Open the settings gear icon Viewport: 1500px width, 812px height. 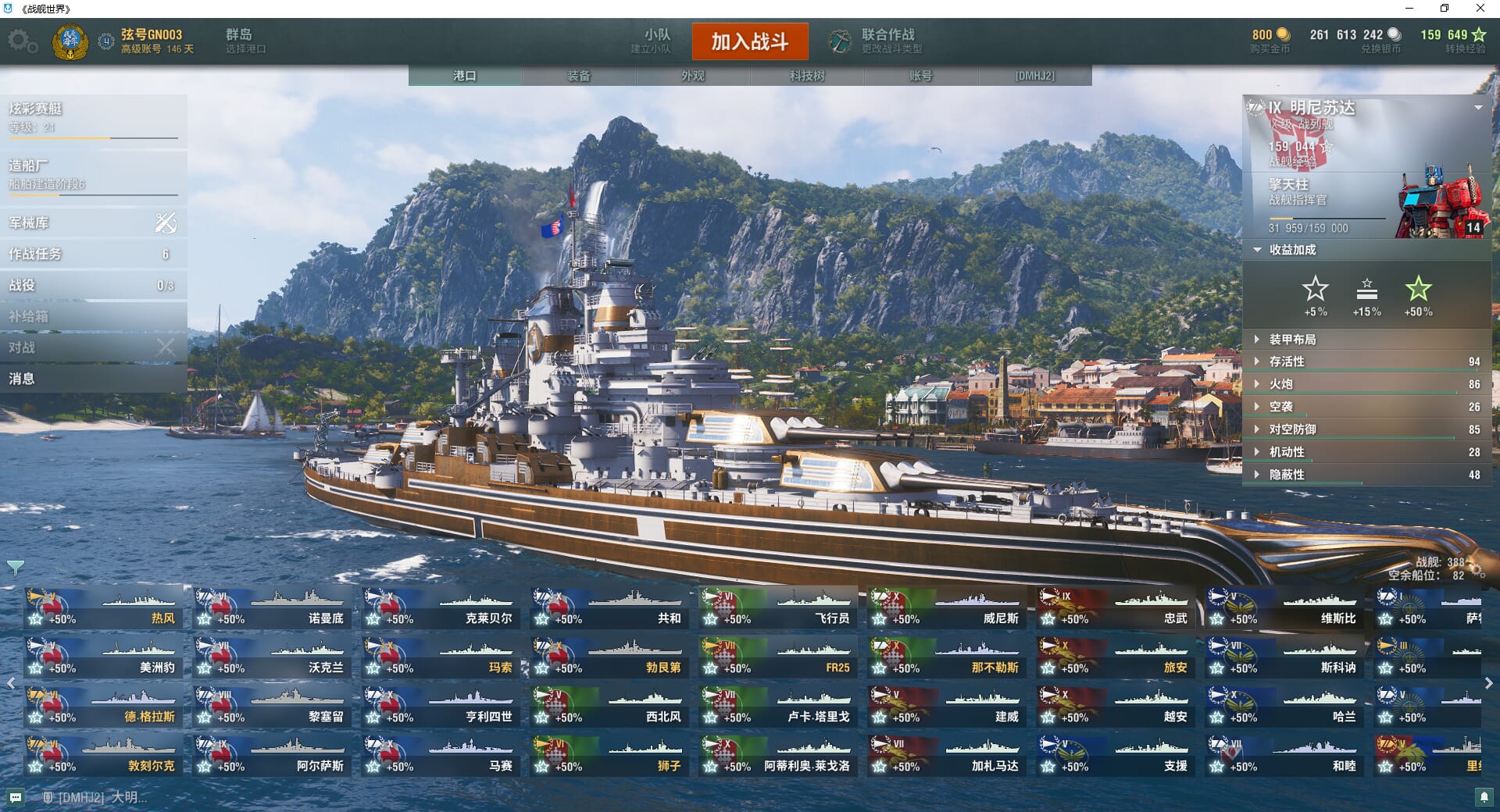click(22, 41)
